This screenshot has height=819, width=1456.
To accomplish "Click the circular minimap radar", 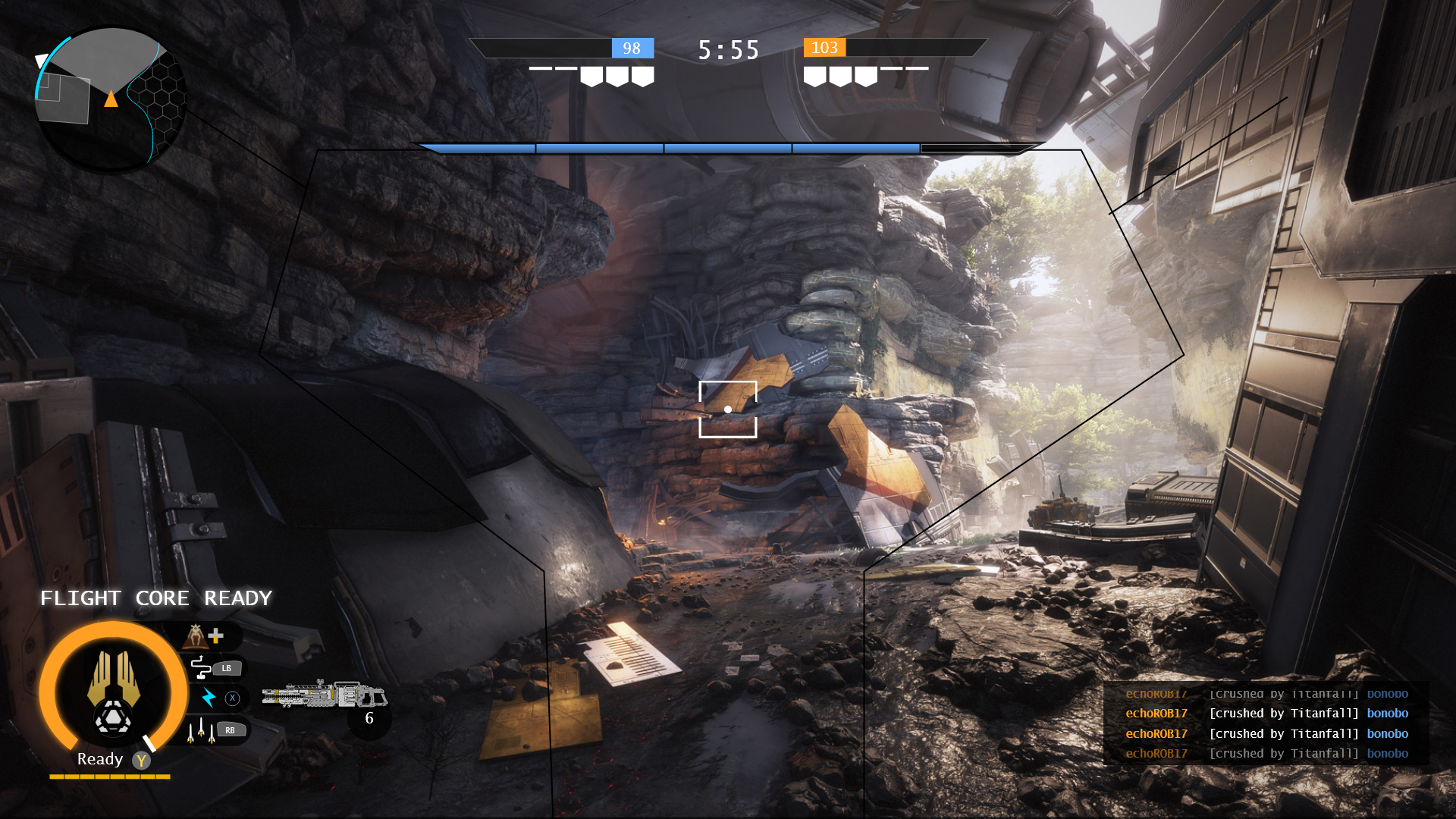I will point(111,99).
